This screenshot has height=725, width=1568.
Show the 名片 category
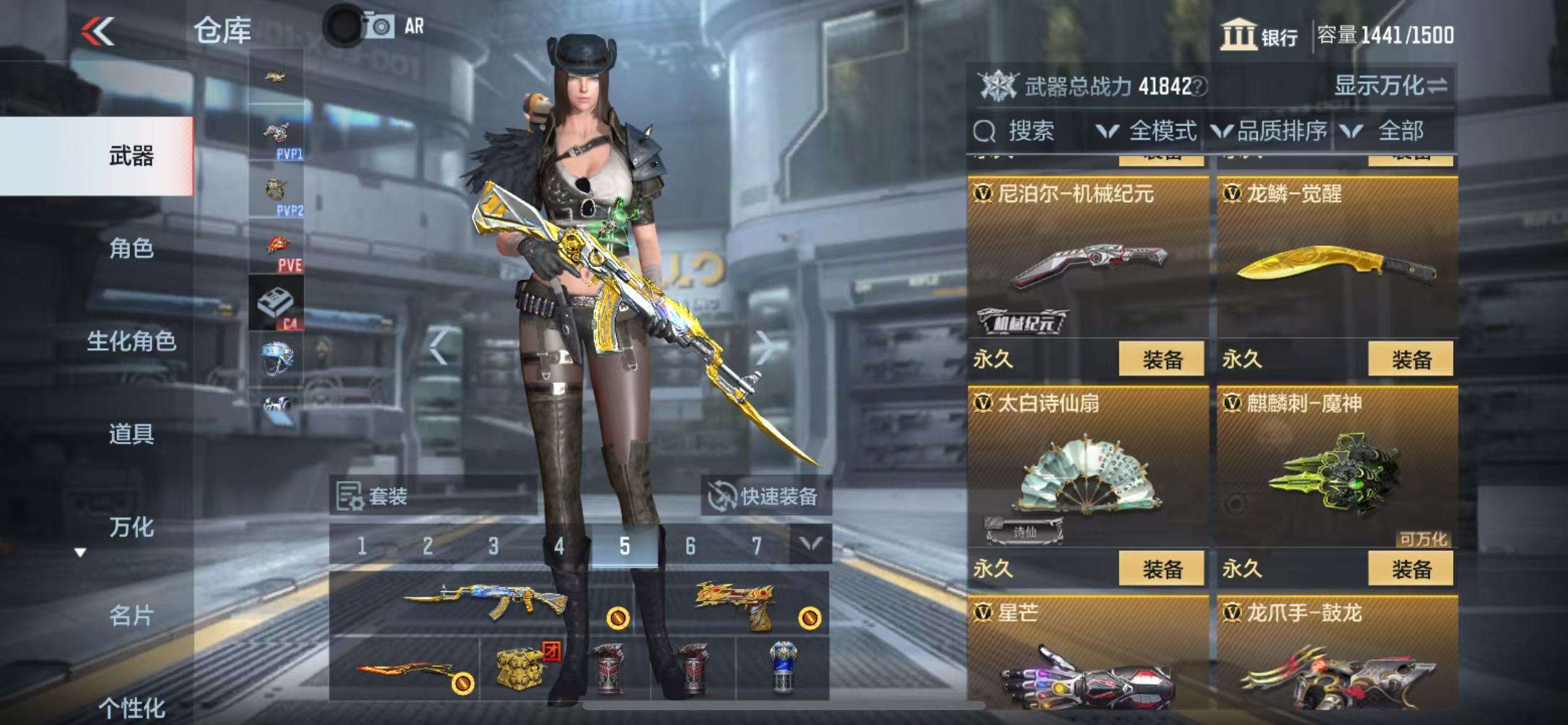click(x=131, y=615)
